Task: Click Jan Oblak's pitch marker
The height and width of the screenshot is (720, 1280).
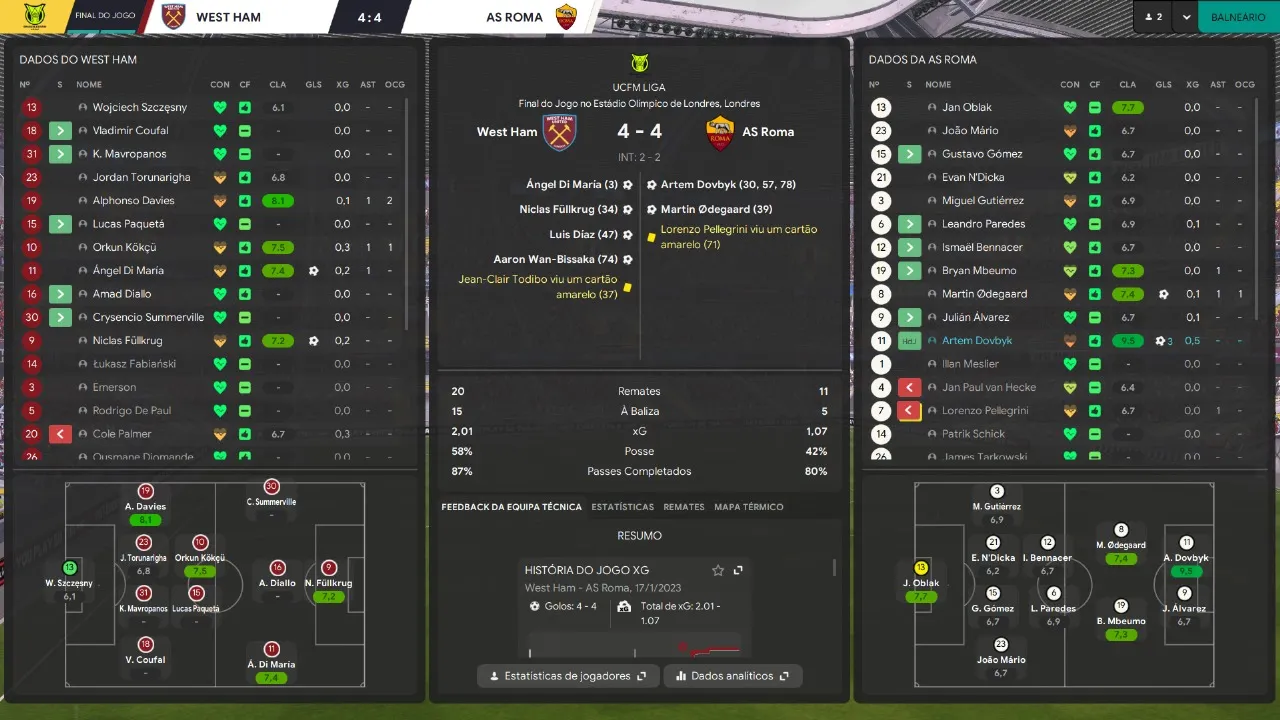Action: tap(921, 568)
